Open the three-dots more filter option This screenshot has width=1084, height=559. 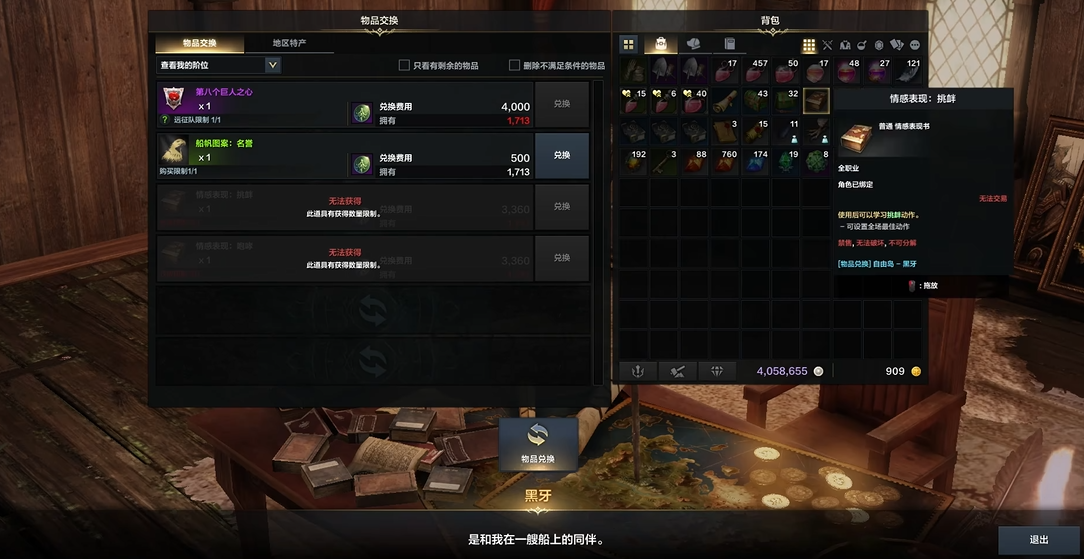(x=914, y=45)
